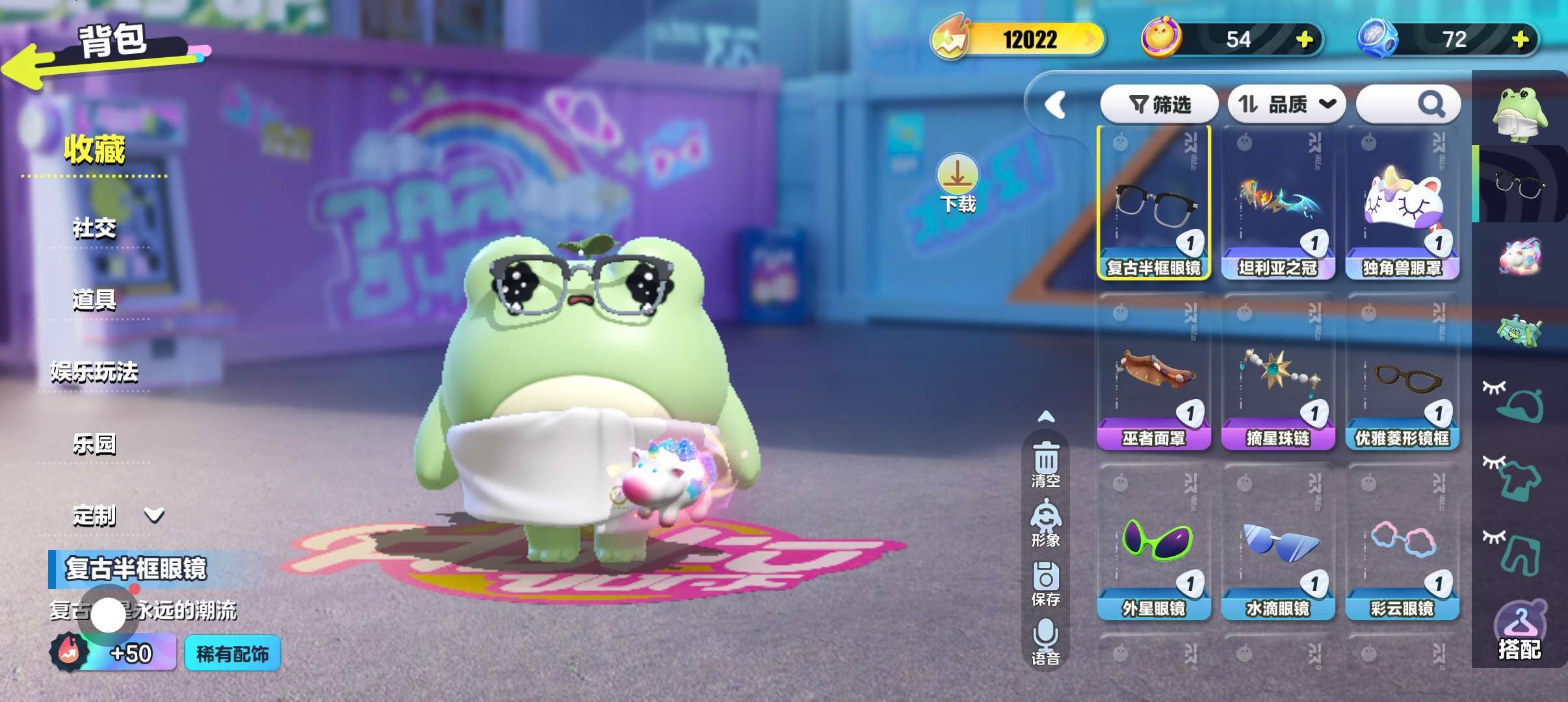Select the 摘星珠链 item
Screen dimensions: 1568x702
[x=1278, y=373]
